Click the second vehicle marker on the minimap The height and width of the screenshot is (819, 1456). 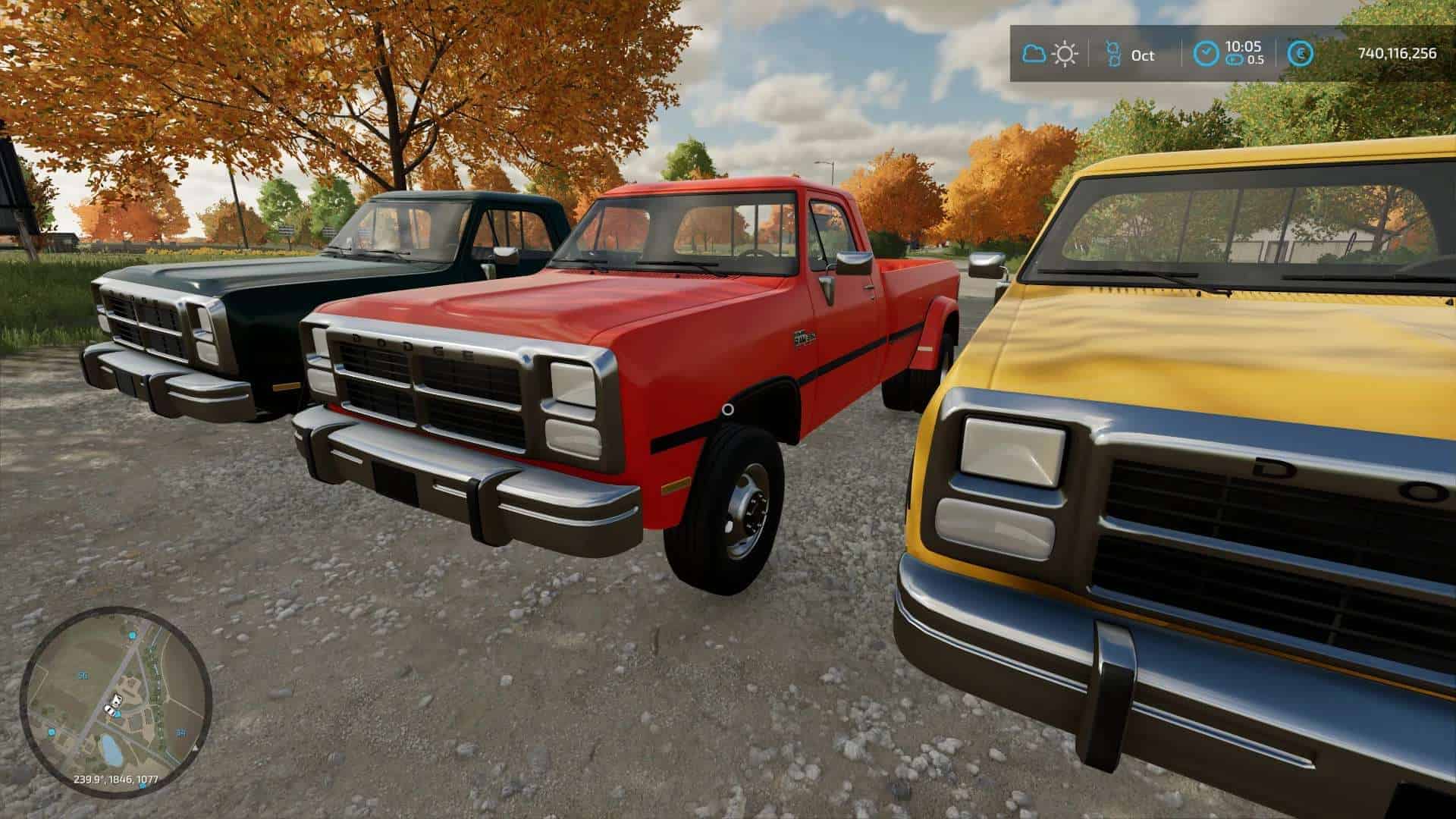pos(108,711)
